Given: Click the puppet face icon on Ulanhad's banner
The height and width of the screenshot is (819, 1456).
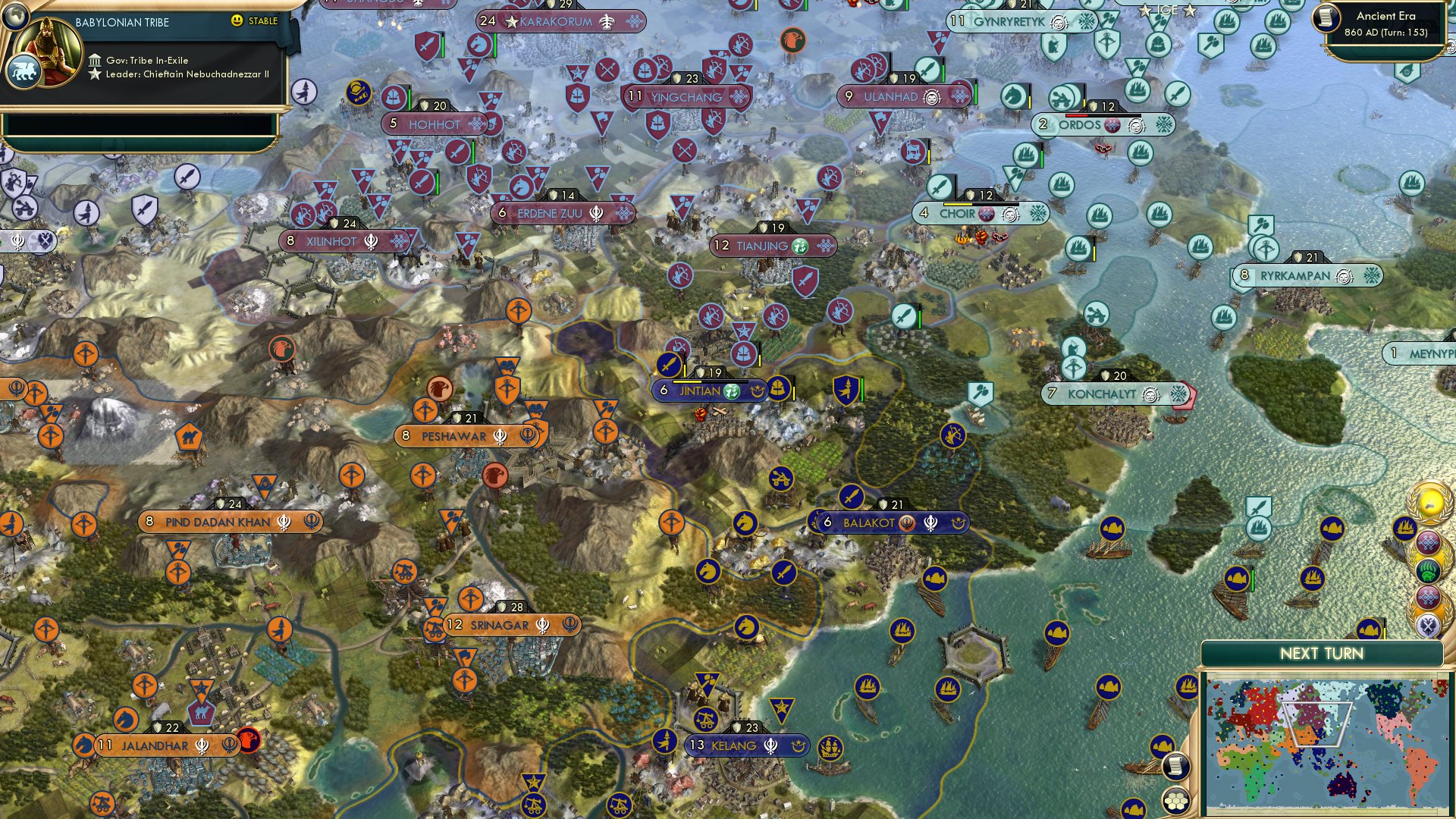Looking at the screenshot, I should point(930,97).
